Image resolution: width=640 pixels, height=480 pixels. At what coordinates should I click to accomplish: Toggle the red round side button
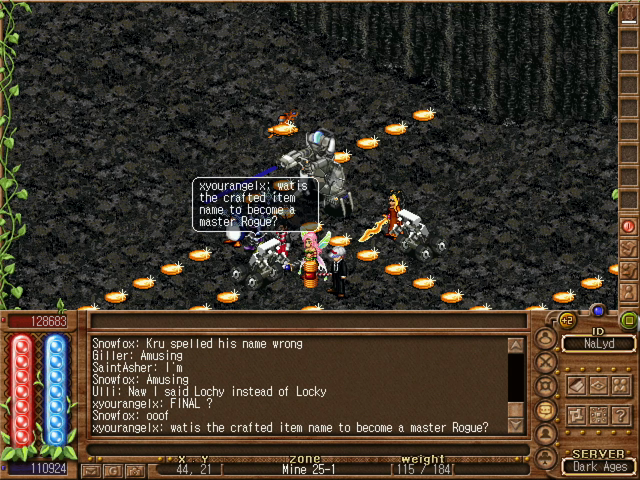point(629,226)
